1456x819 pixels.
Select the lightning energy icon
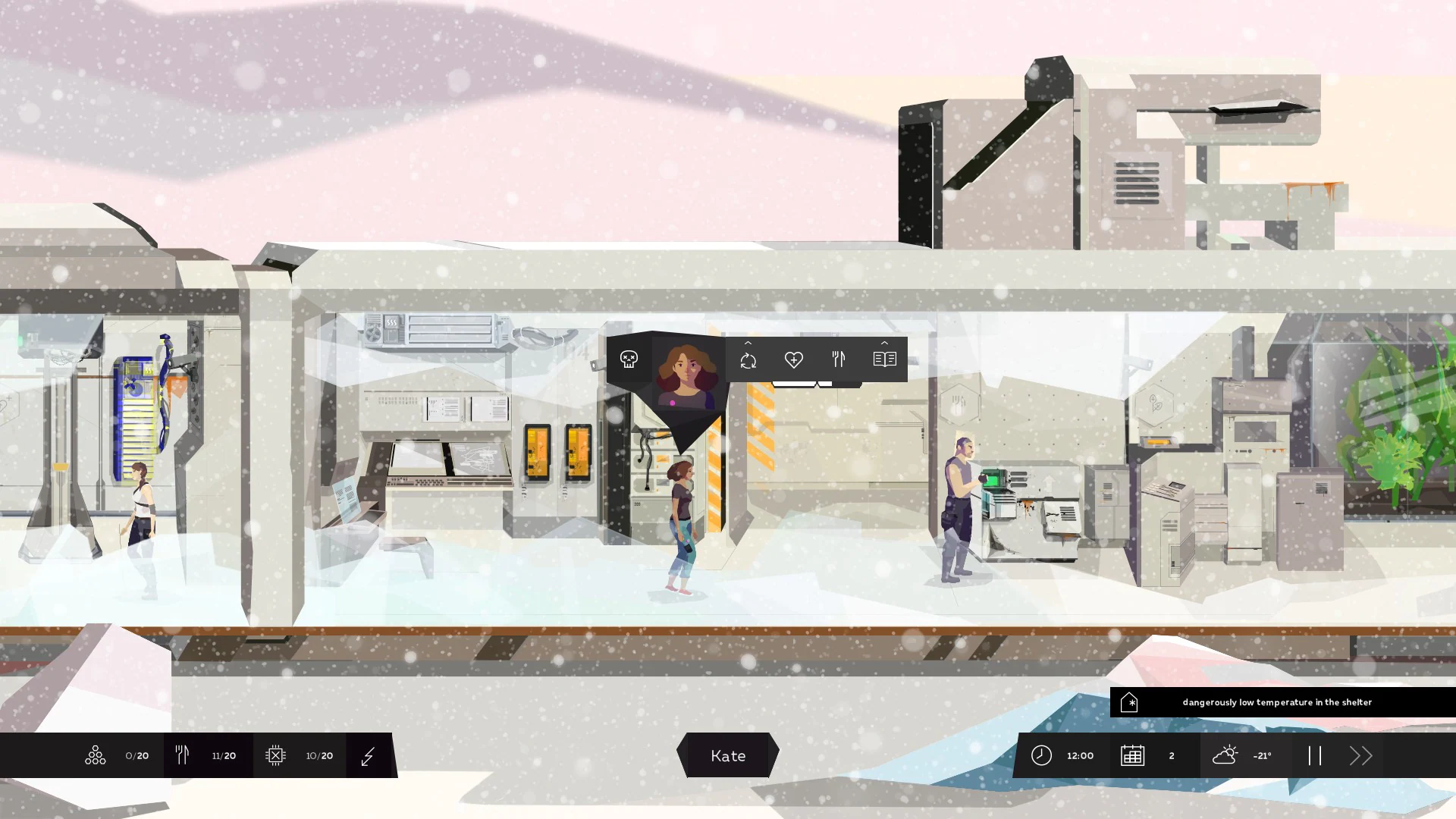(x=368, y=755)
